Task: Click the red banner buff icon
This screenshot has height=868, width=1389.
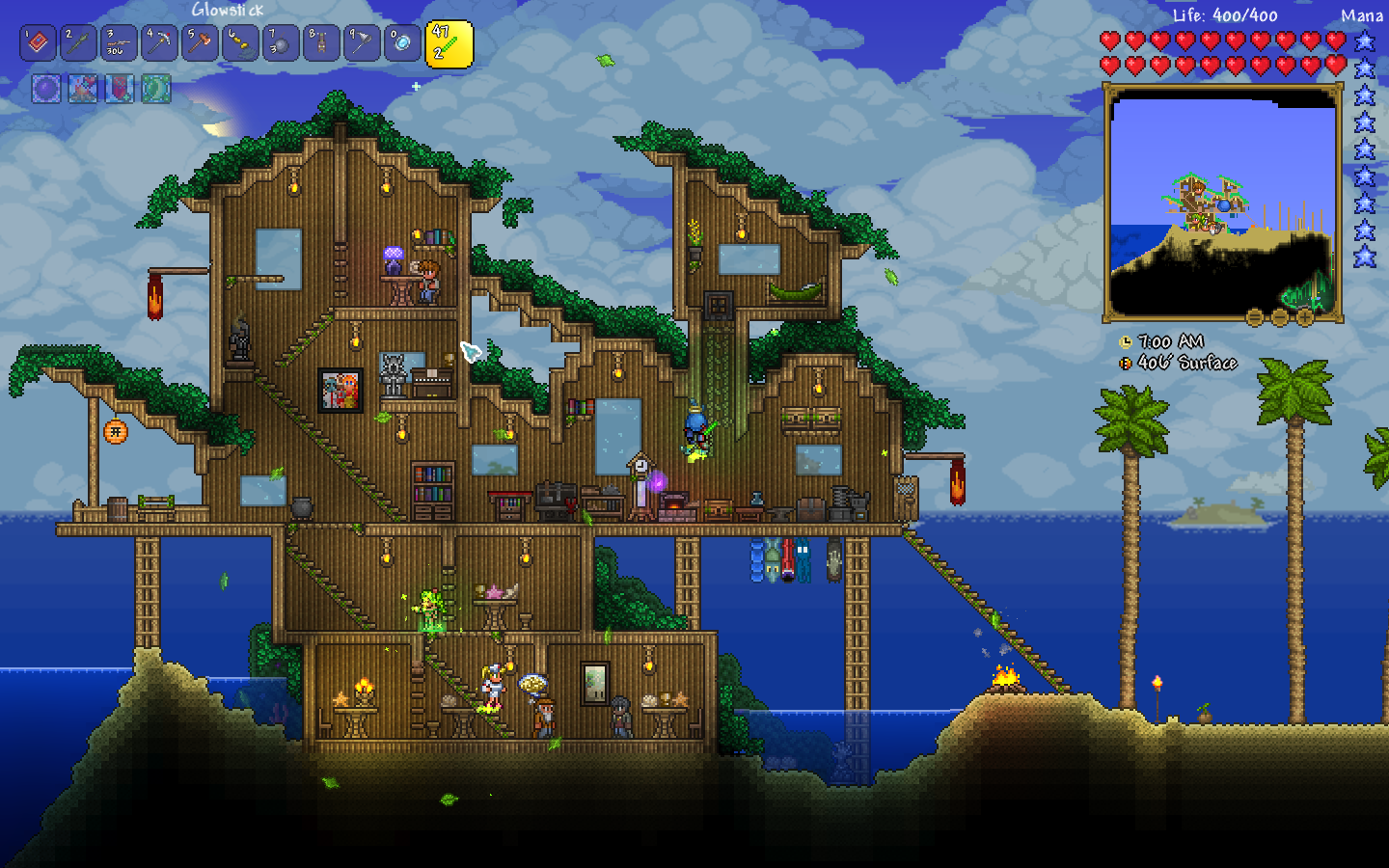Action: coord(119,89)
